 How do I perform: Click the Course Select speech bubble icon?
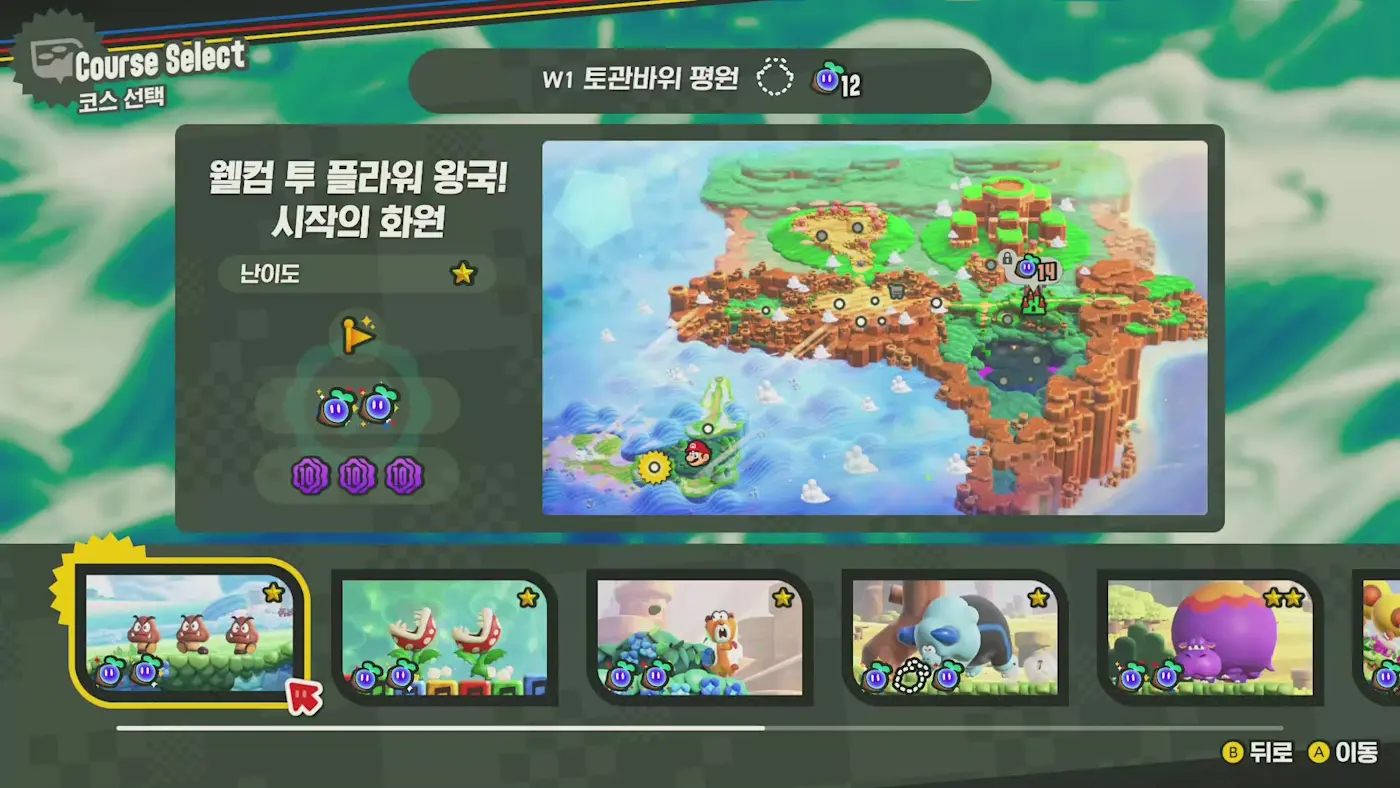coord(51,51)
